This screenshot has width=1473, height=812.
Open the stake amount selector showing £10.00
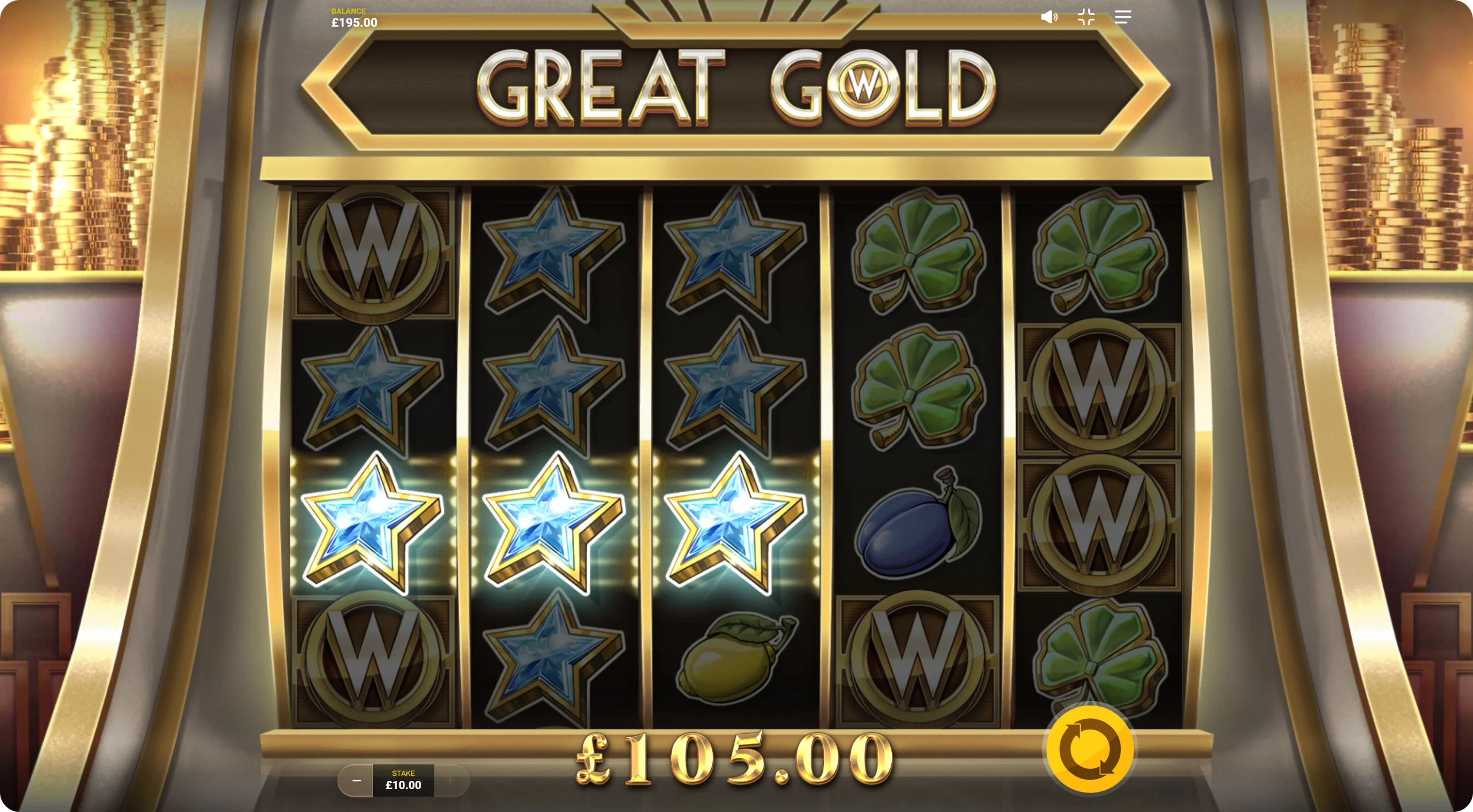click(x=403, y=780)
